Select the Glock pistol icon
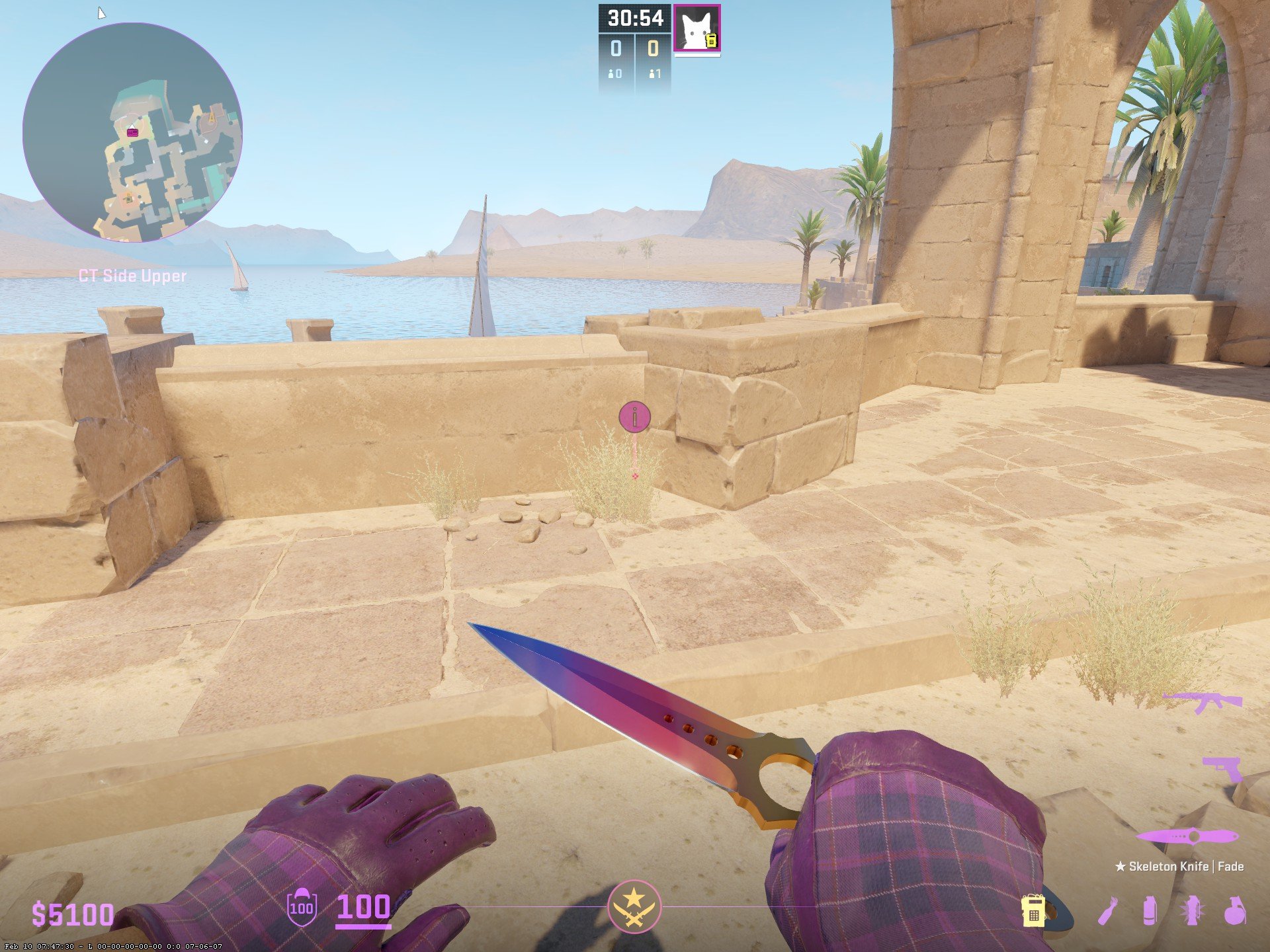Viewport: 1270px width, 952px height. point(1221,769)
